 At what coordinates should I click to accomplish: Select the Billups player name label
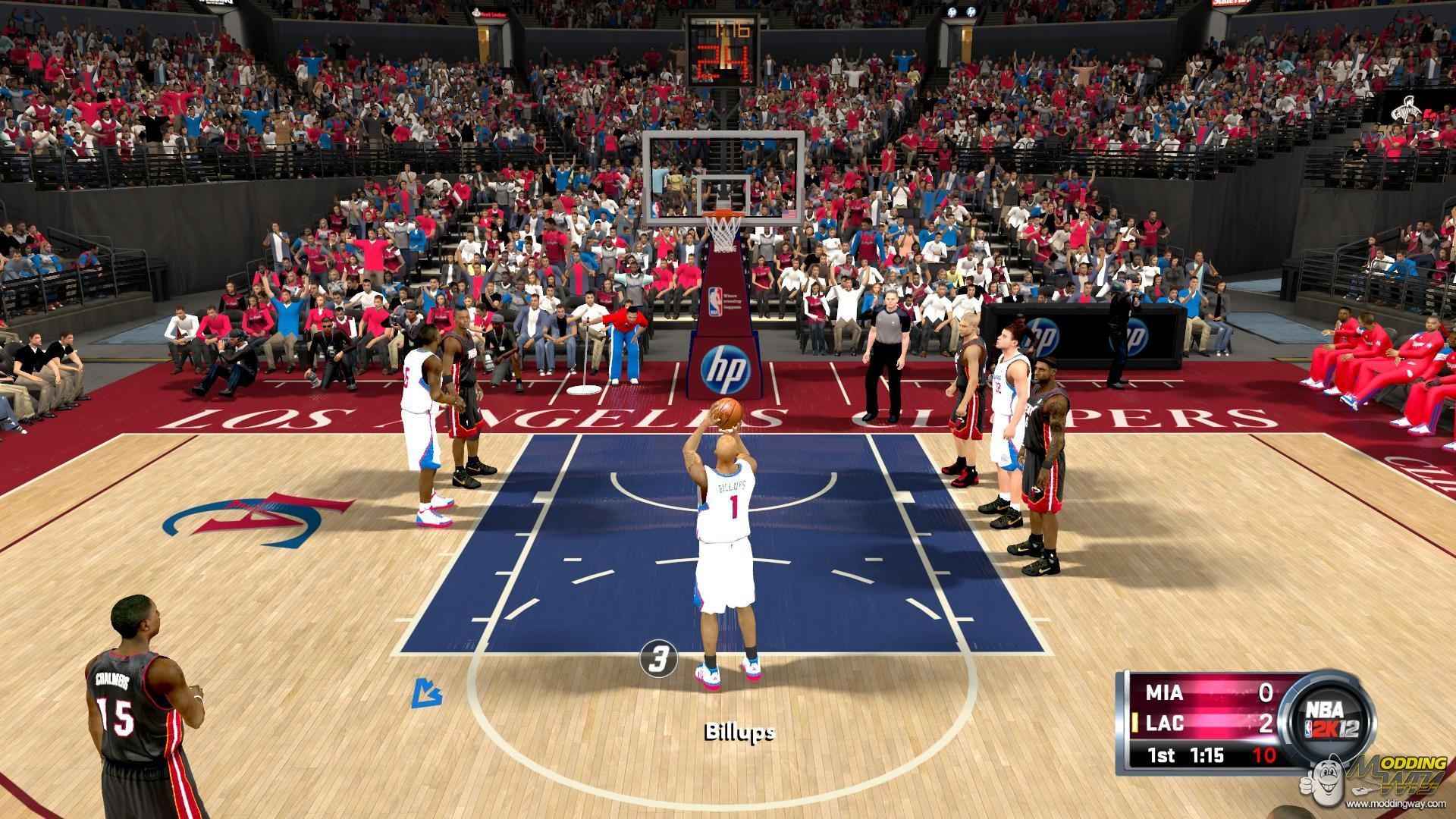pos(739,733)
